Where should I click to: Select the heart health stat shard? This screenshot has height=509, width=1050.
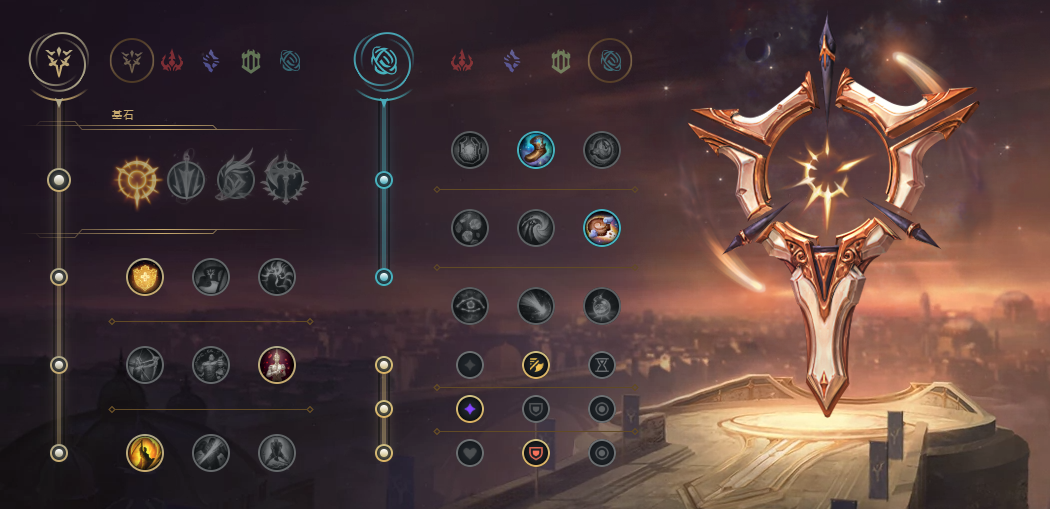coord(470,453)
